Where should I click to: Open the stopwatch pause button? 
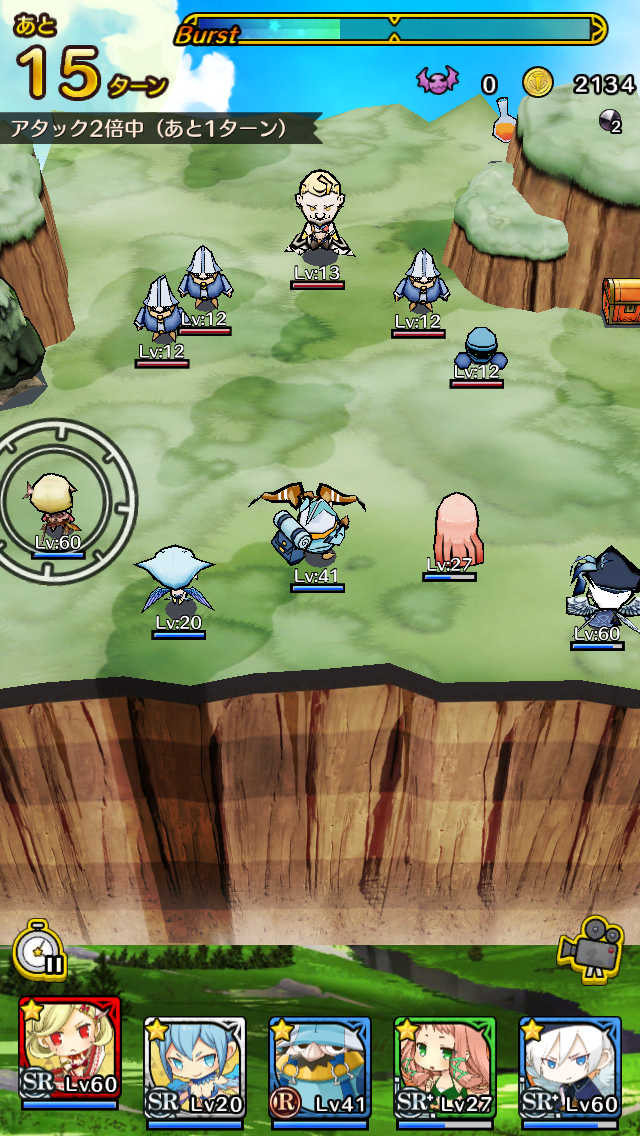pyautogui.click(x=39, y=949)
